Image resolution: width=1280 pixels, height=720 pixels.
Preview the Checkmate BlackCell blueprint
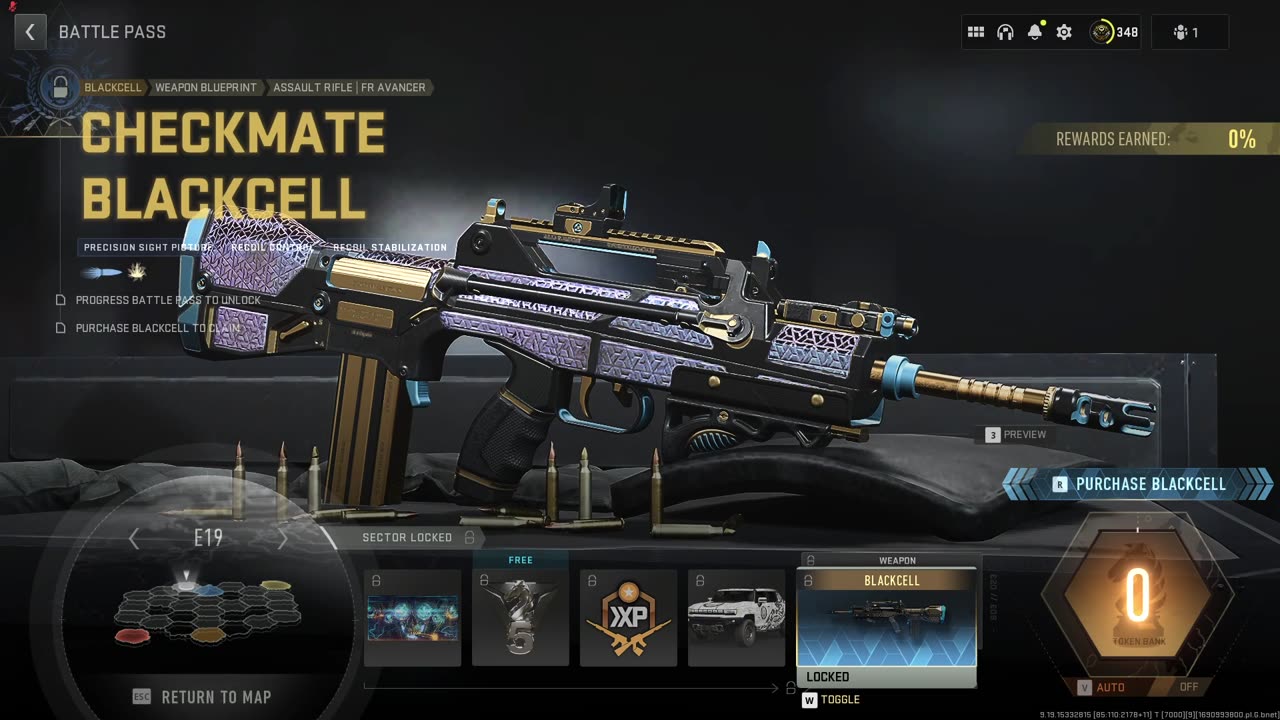coord(1016,435)
